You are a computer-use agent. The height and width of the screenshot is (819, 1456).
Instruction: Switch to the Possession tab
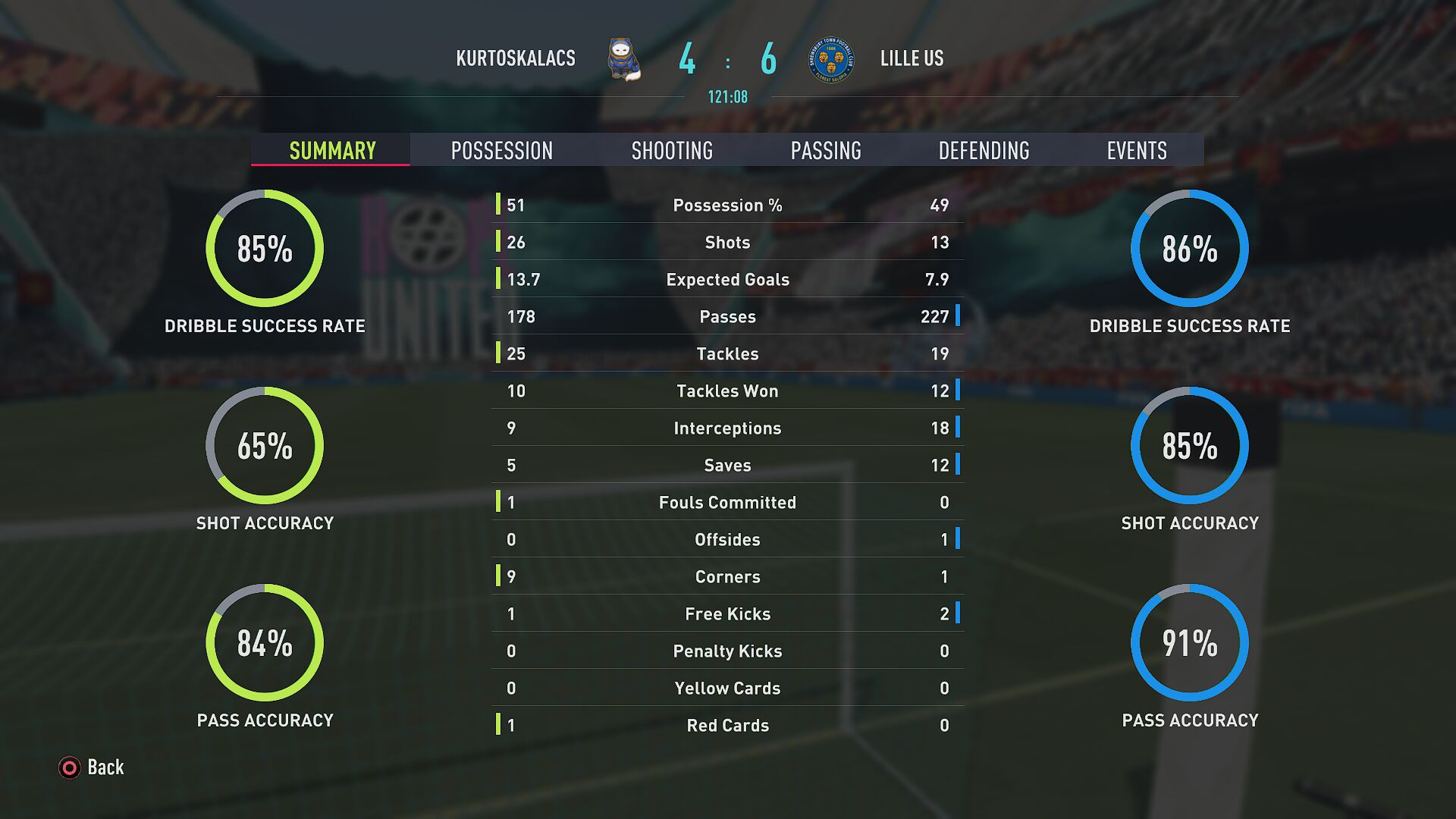501,150
